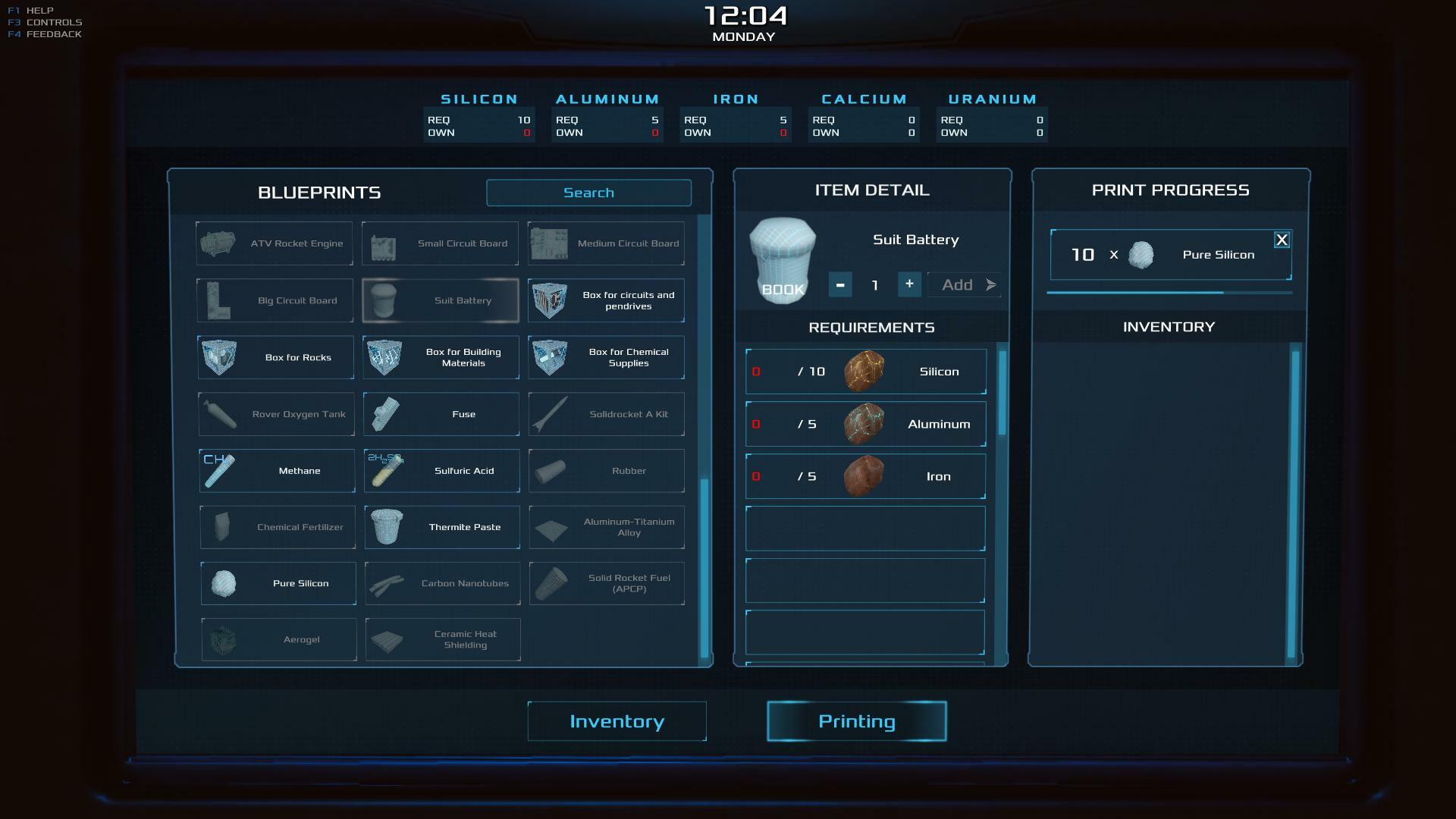Choose the Pure Silicon blueprint

pyautogui.click(x=278, y=583)
